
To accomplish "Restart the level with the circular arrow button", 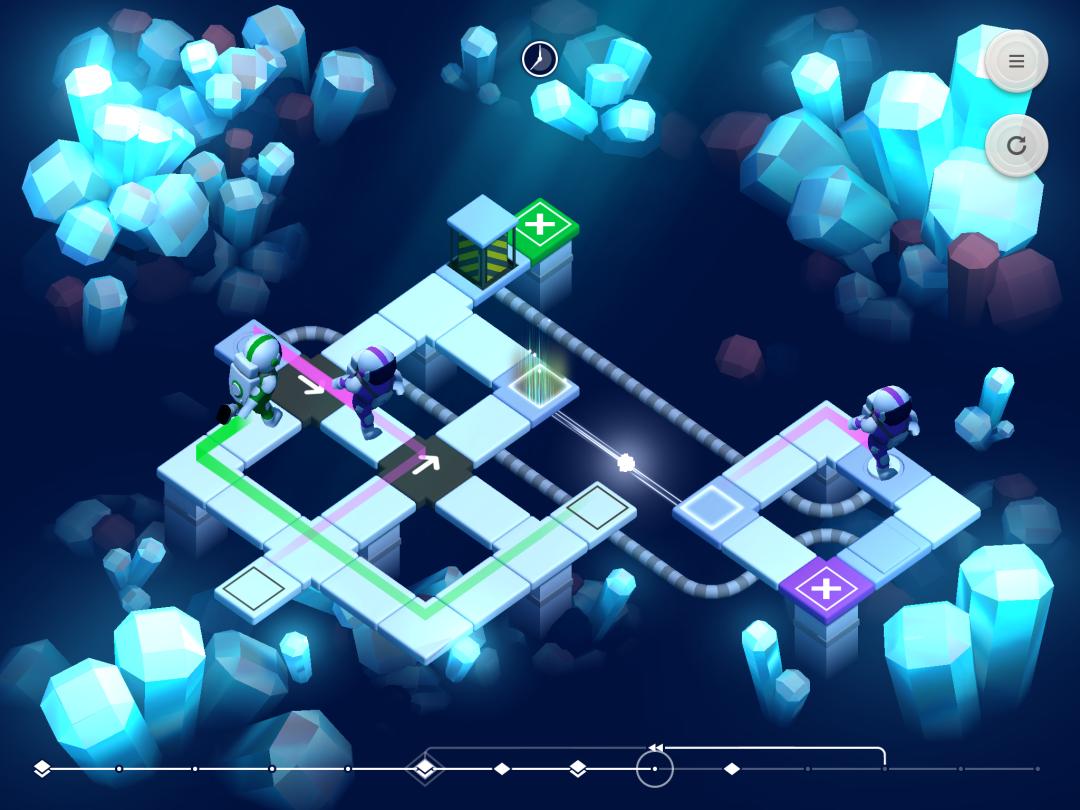I will pyautogui.click(x=1016, y=146).
